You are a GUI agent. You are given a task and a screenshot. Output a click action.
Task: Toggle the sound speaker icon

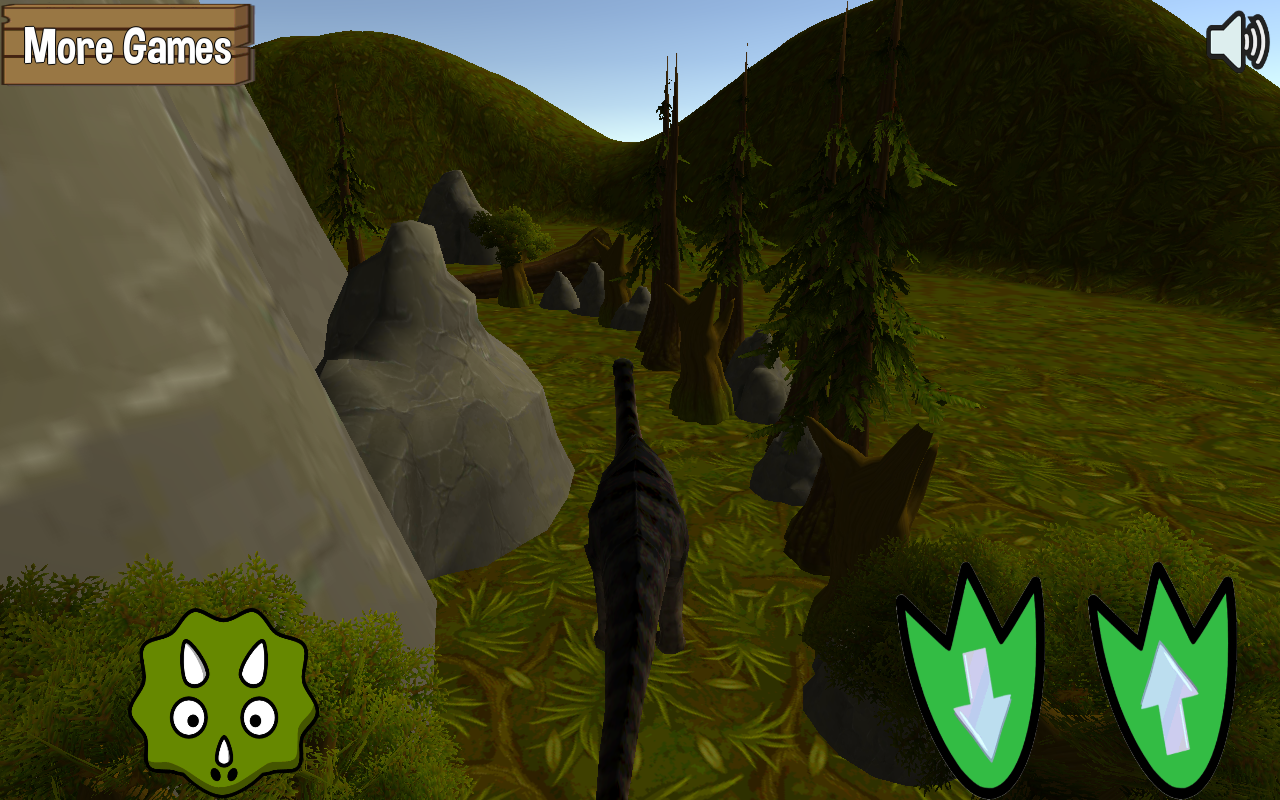pos(1237,41)
